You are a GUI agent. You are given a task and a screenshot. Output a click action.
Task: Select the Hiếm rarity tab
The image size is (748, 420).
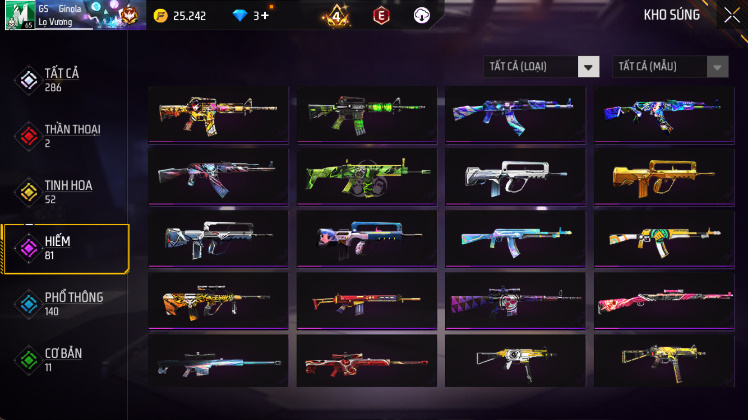64,248
